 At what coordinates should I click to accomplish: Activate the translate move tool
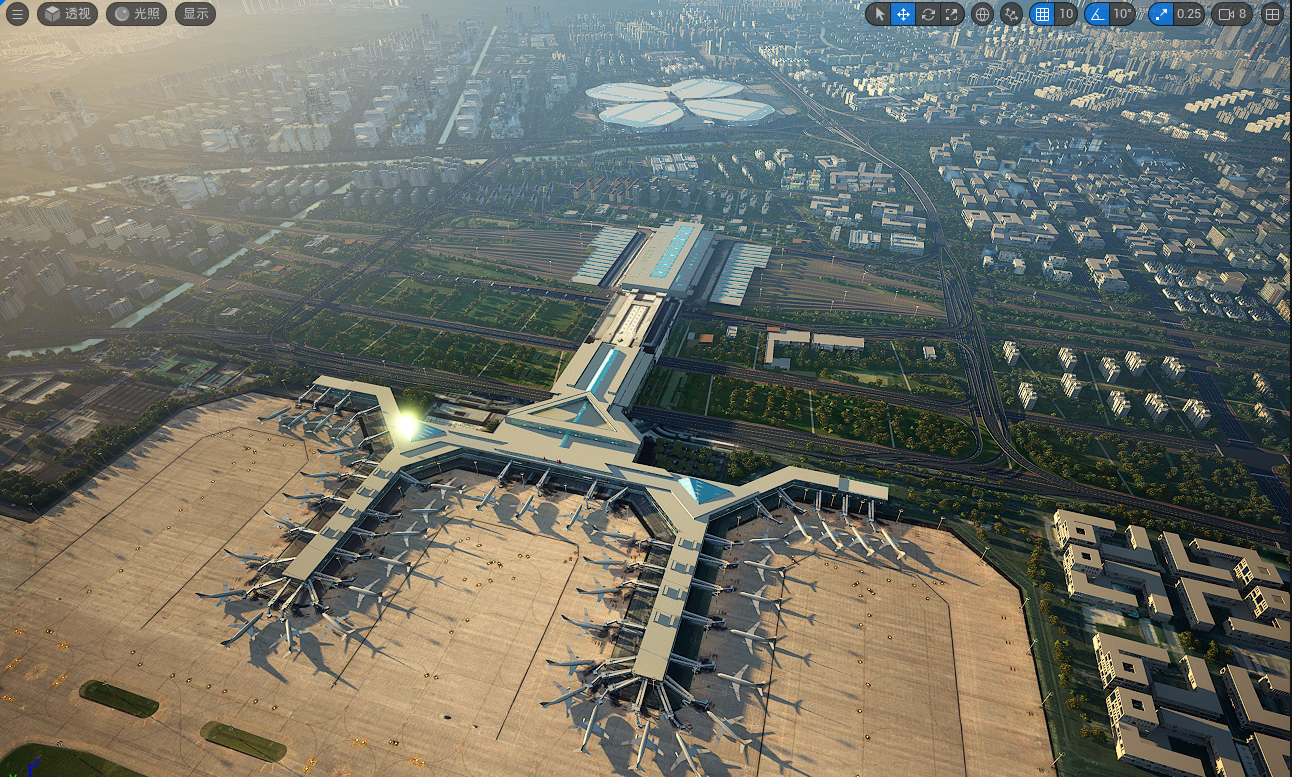coord(903,14)
